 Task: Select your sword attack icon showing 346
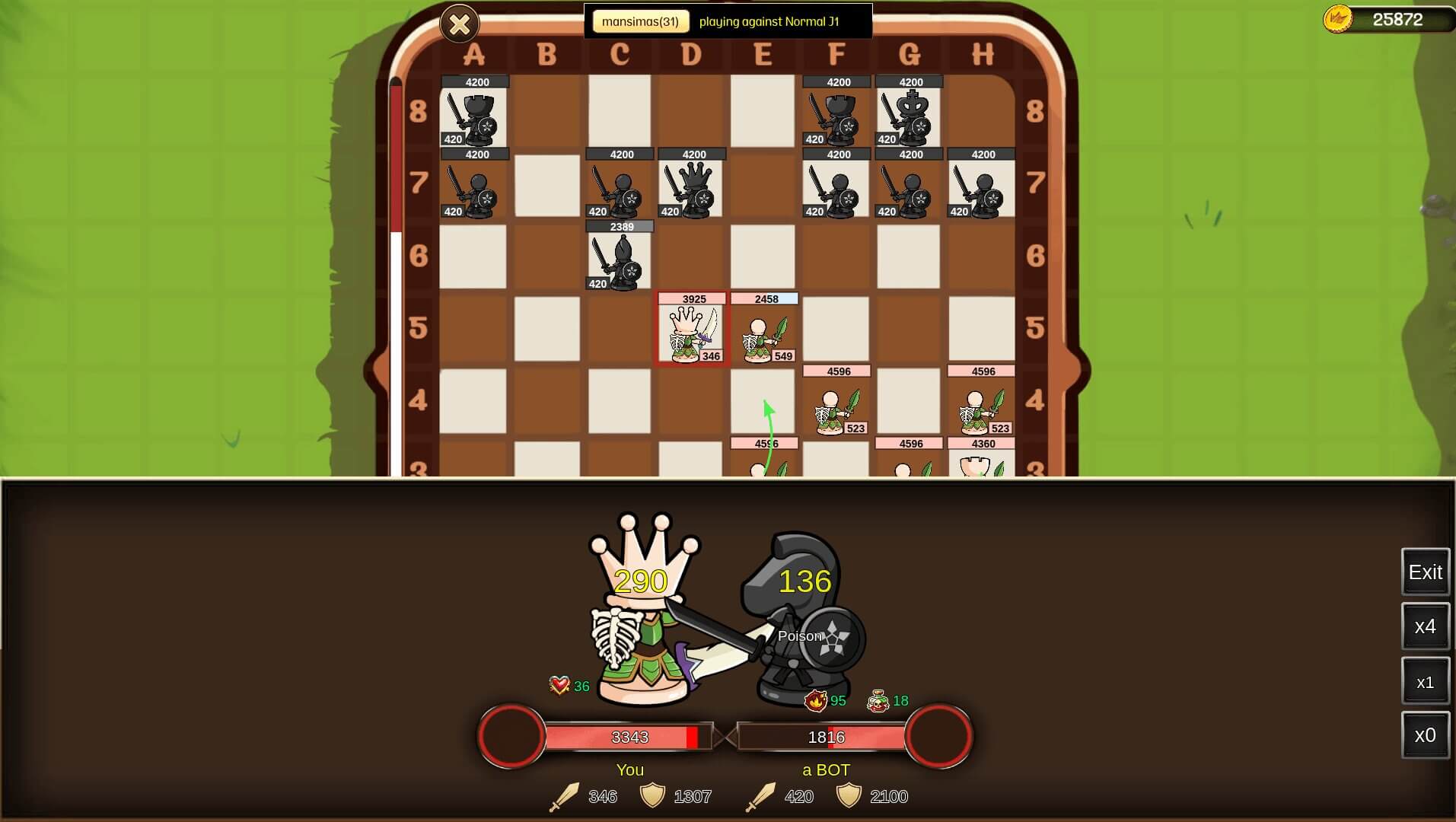[x=565, y=797]
